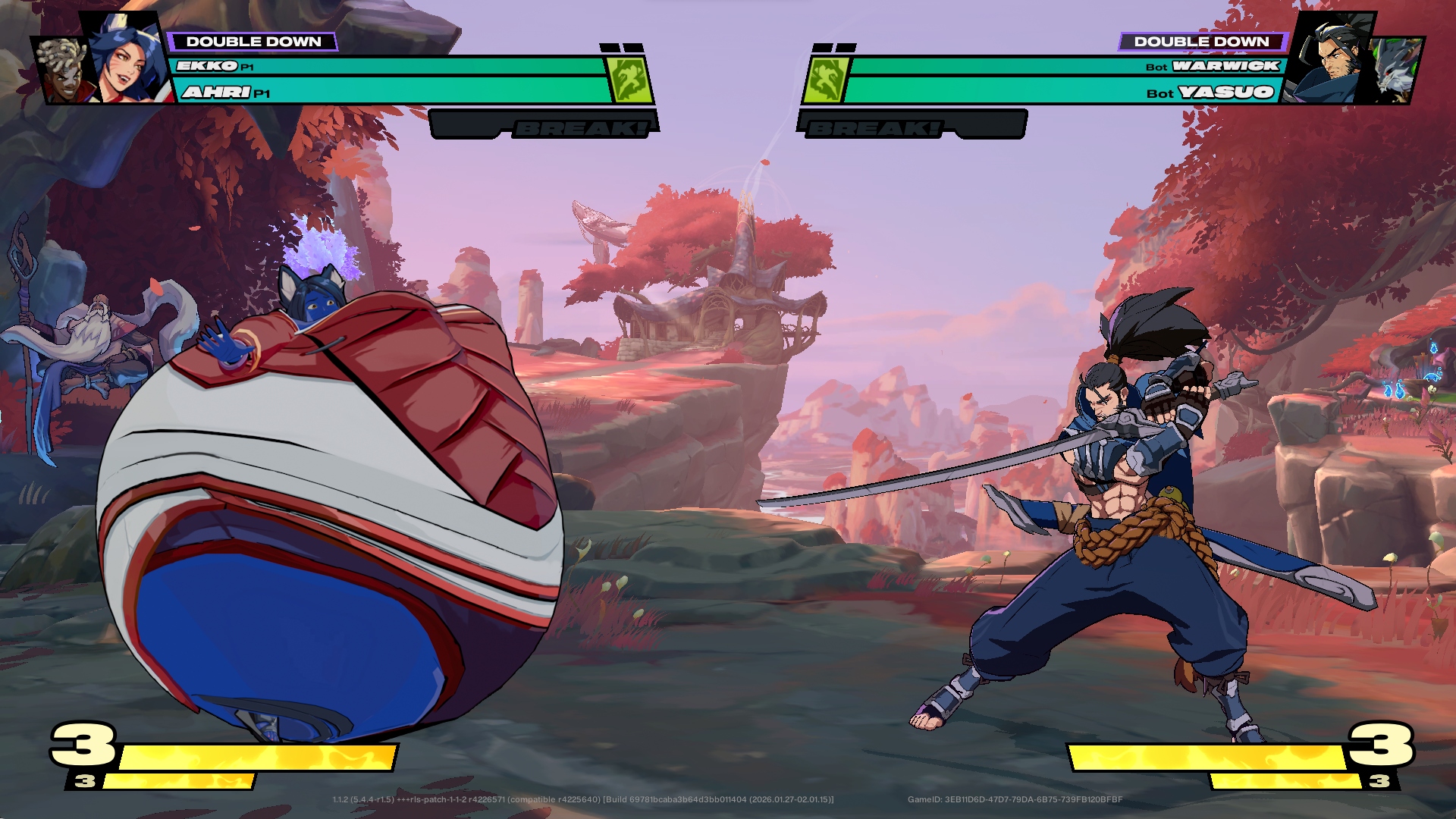Click the bot team's green fuse icon
1456x819 pixels.
[826, 80]
